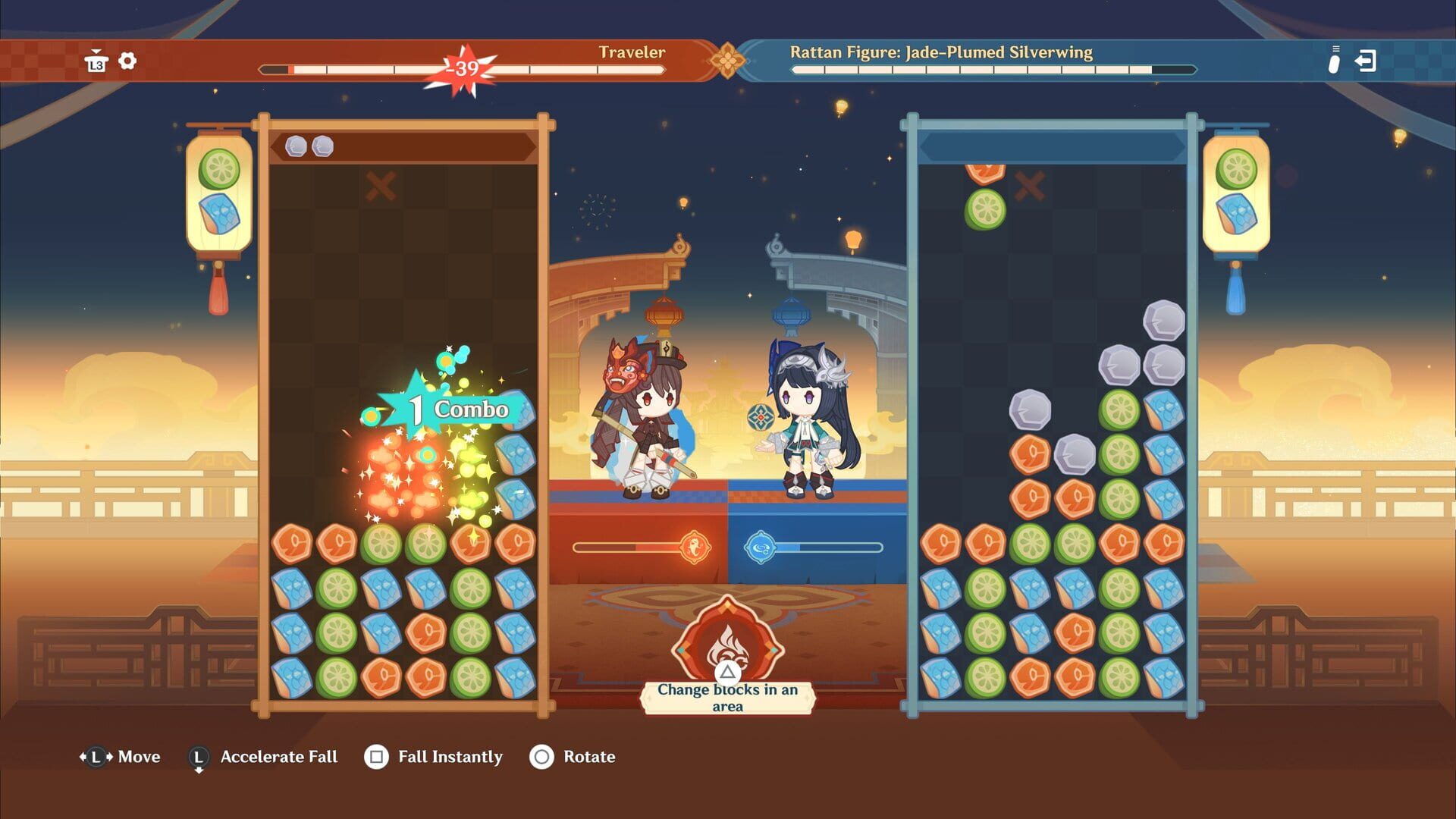Open the settings gear in the top bar

pos(127,61)
